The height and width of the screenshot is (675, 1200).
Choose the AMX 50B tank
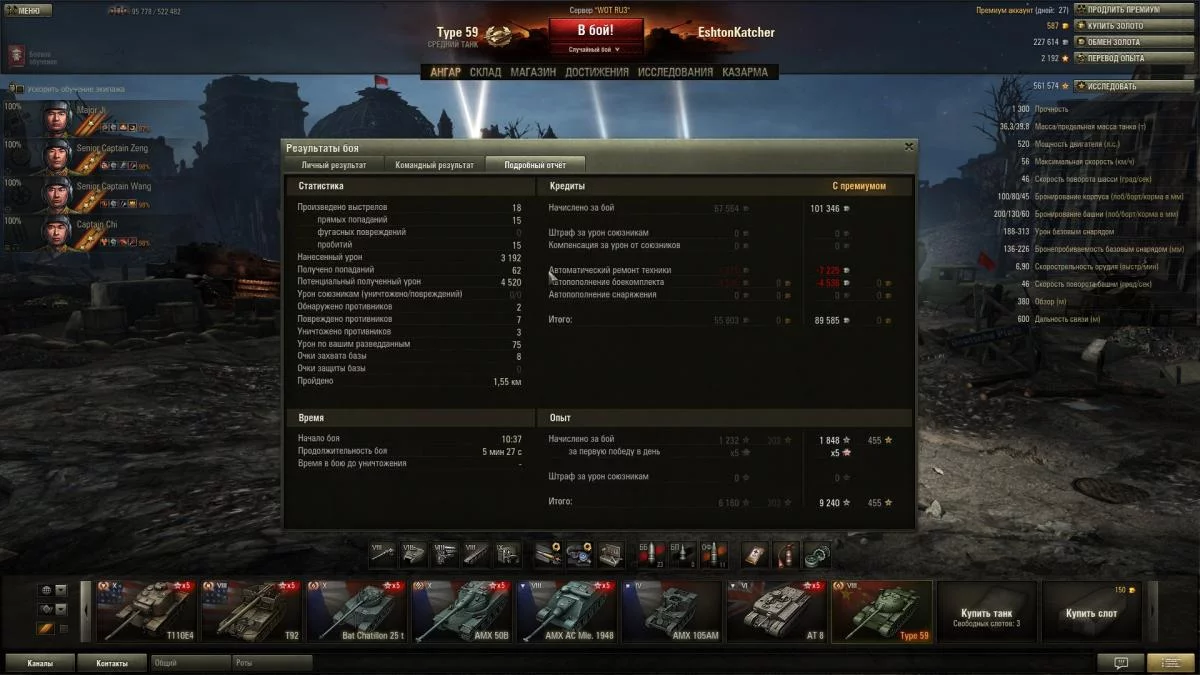462,611
